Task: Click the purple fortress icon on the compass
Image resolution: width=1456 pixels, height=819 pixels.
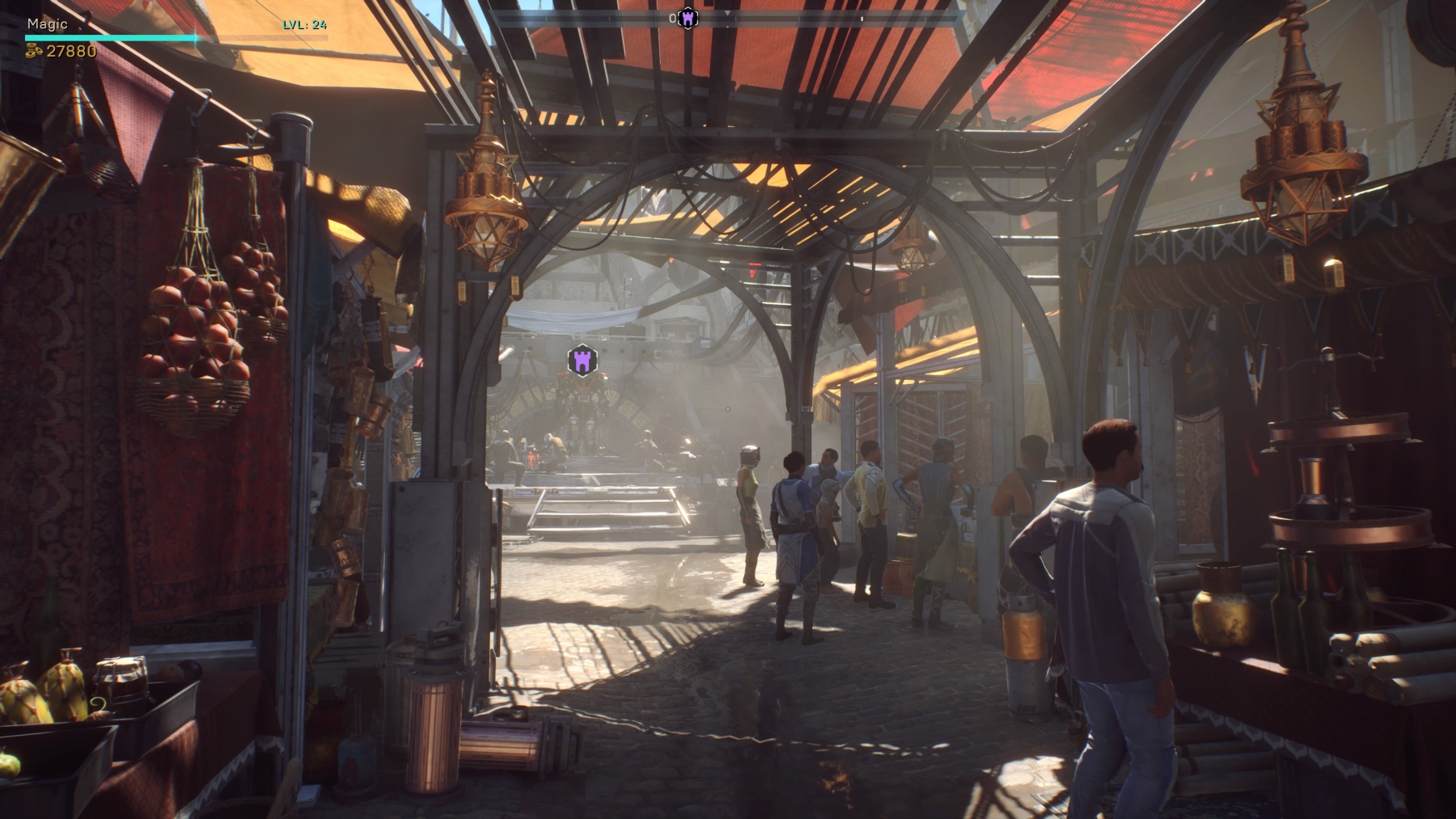Action: click(688, 19)
